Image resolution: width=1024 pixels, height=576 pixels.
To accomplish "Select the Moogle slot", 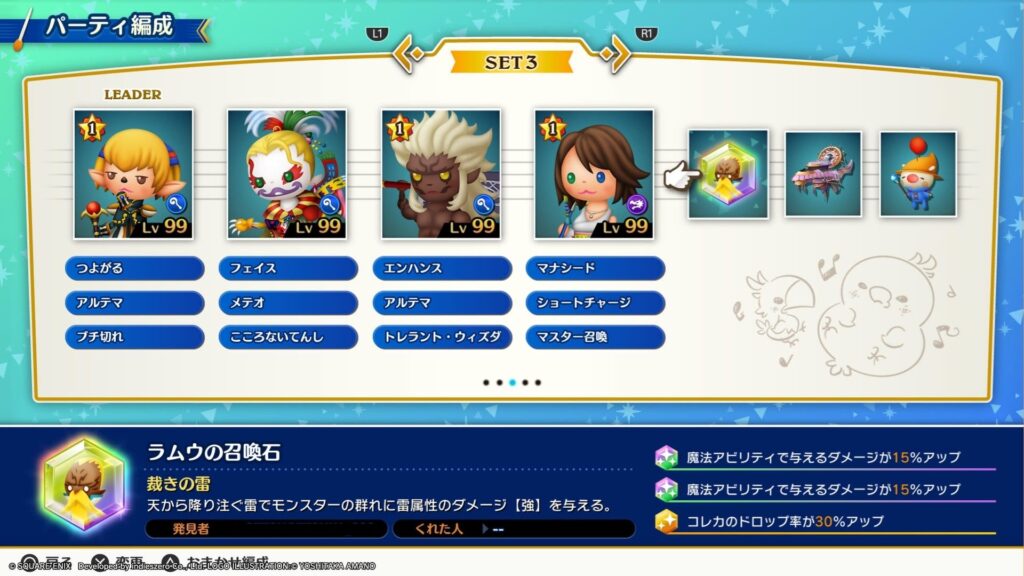I will click(x=917, y=174).
